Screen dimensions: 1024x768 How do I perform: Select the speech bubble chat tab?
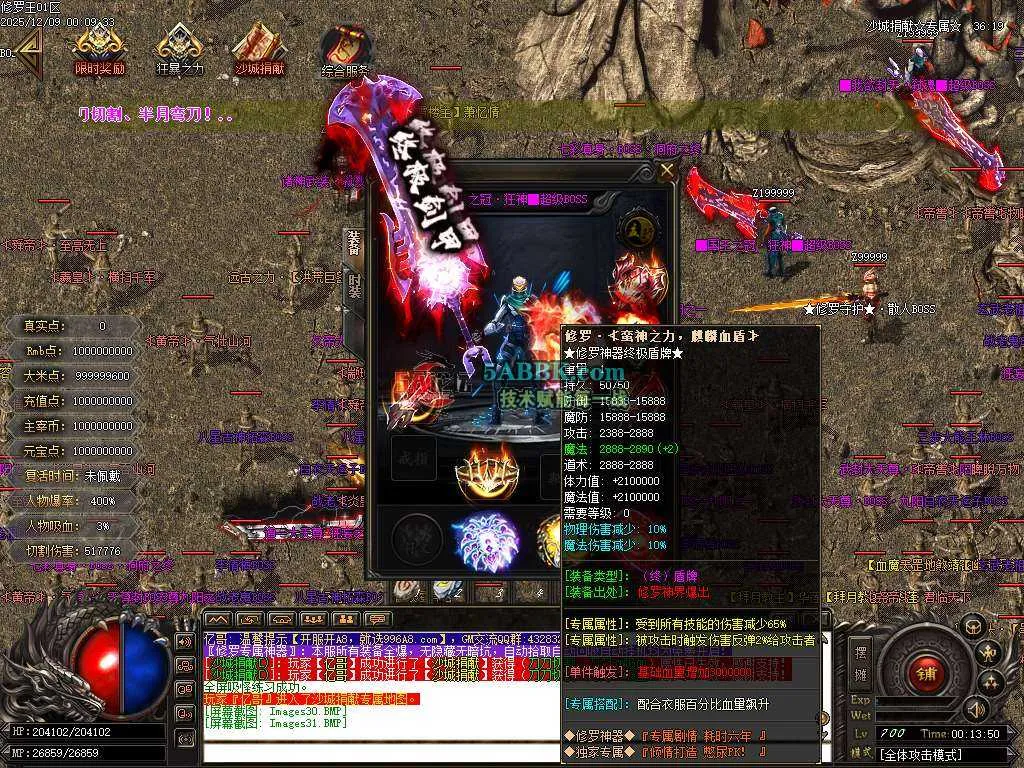point(377,619)
